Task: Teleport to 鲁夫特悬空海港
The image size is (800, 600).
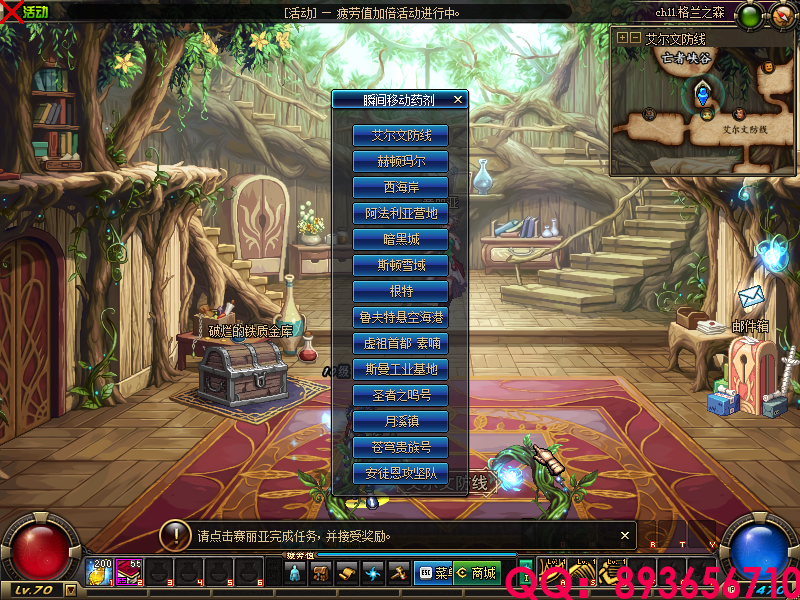Action: 400,317
